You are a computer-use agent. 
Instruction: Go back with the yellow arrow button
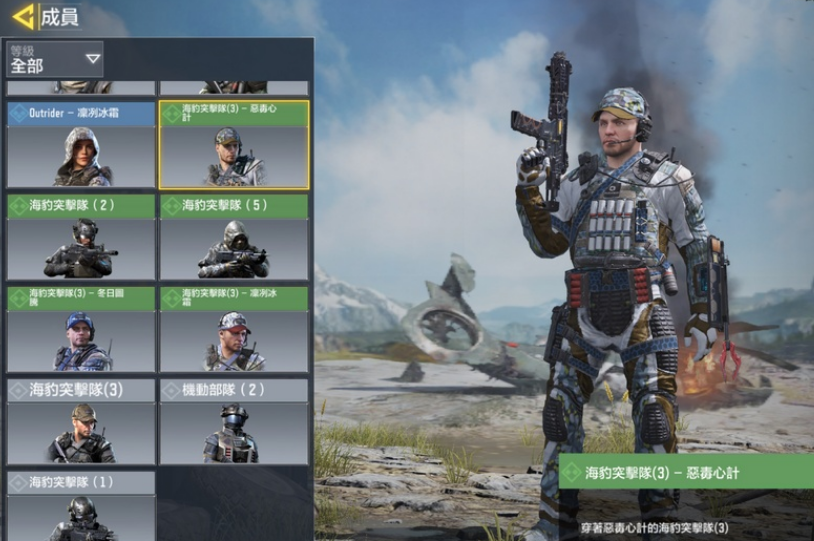point(24,17)
